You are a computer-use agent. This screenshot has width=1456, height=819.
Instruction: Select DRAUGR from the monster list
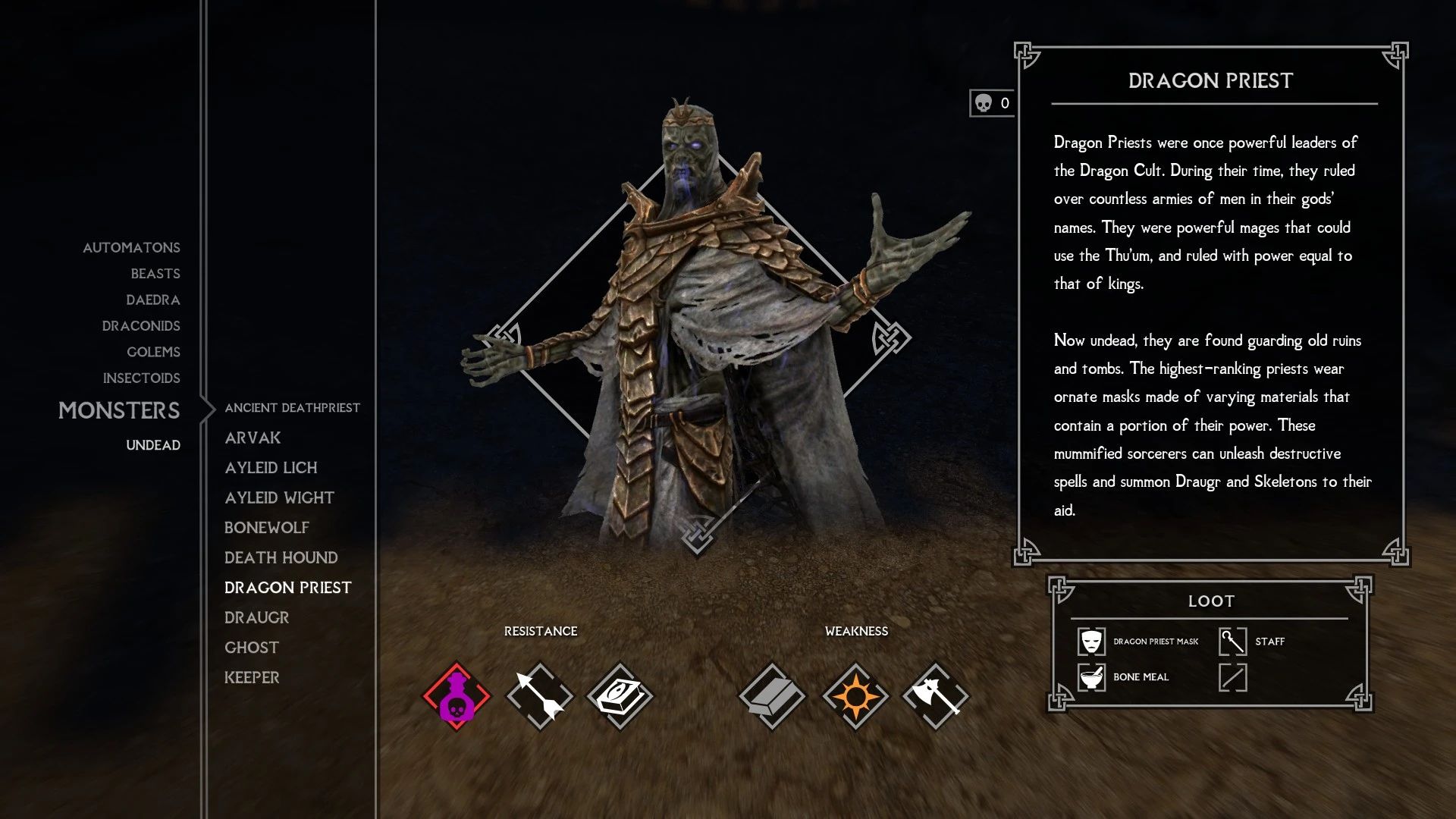pos(256,617)
